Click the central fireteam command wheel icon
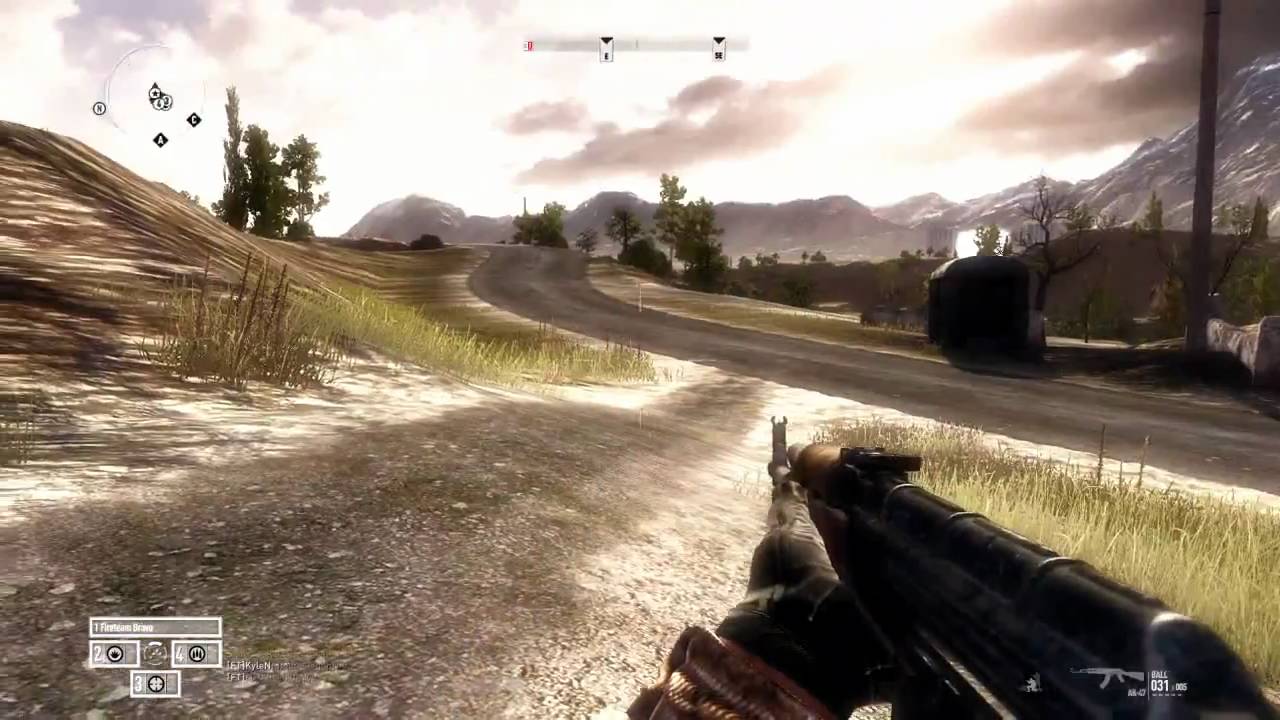The width and height of the screenshot is (1280, 720). pyautogui.click(x=155, y=654)
